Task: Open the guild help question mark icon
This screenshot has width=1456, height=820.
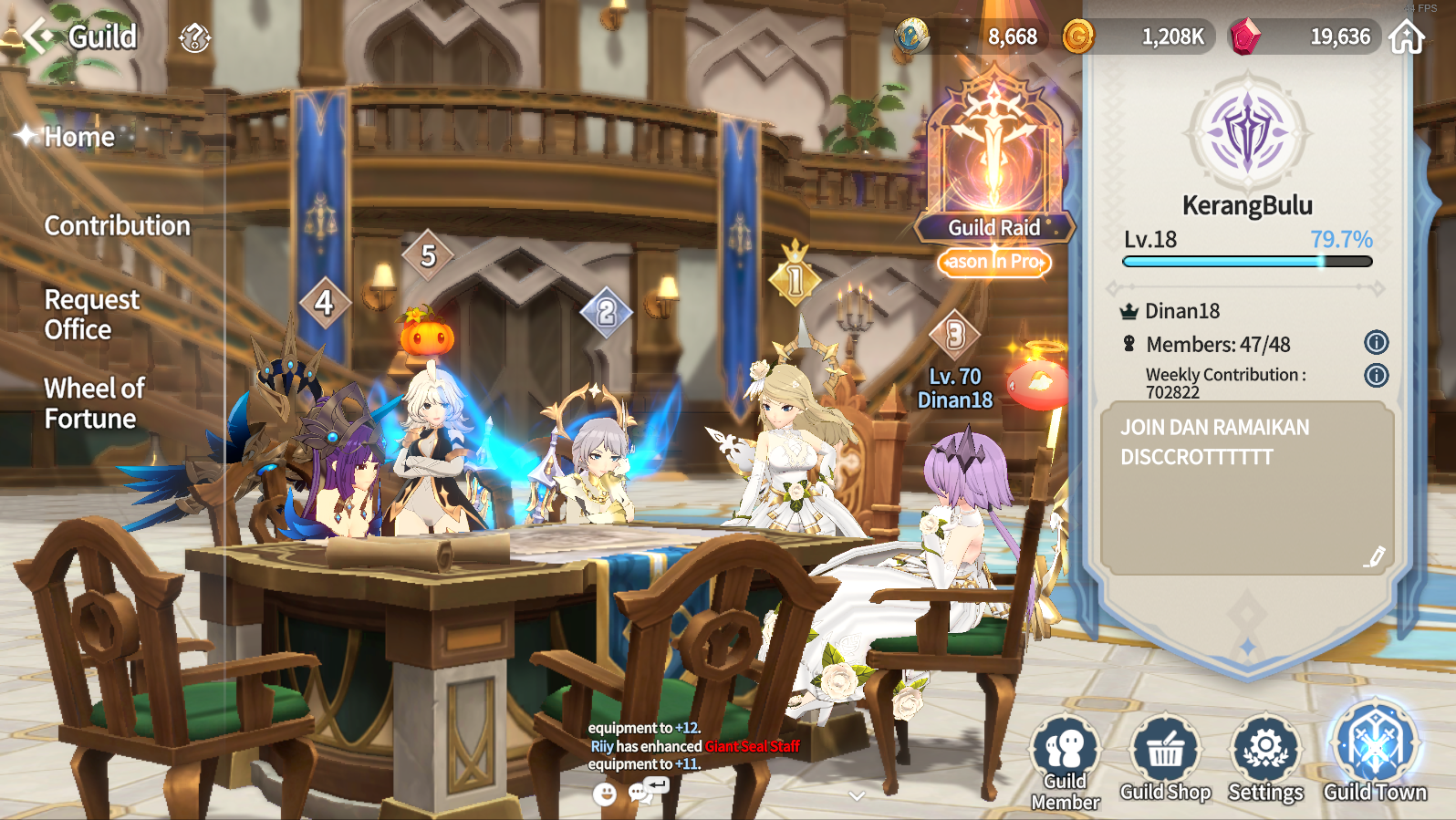Action: [x=194, y=37]
